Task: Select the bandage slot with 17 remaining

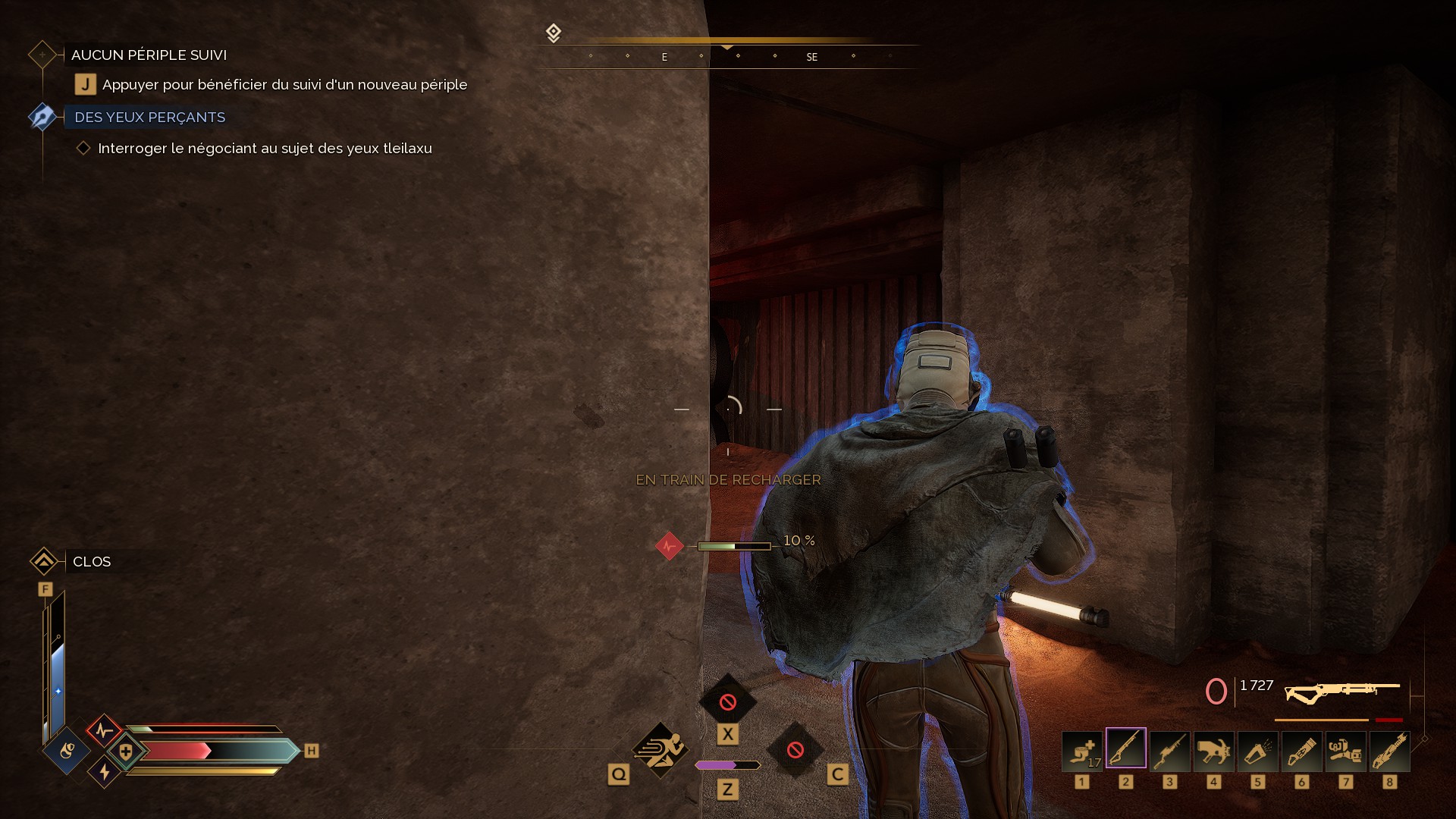Action: pyautogui.click(x=1081, y=750)
